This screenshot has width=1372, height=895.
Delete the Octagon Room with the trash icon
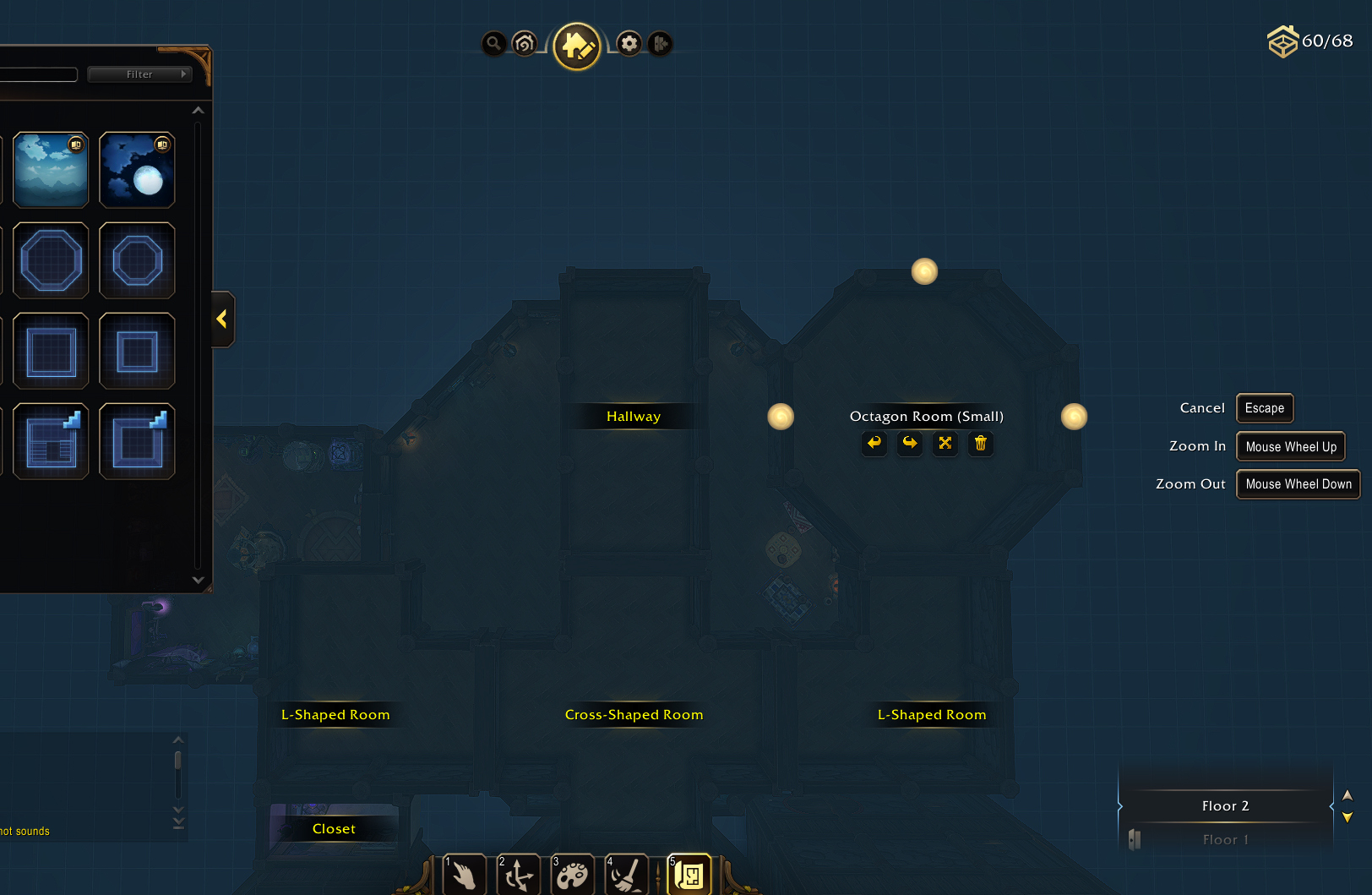point(981,443)
